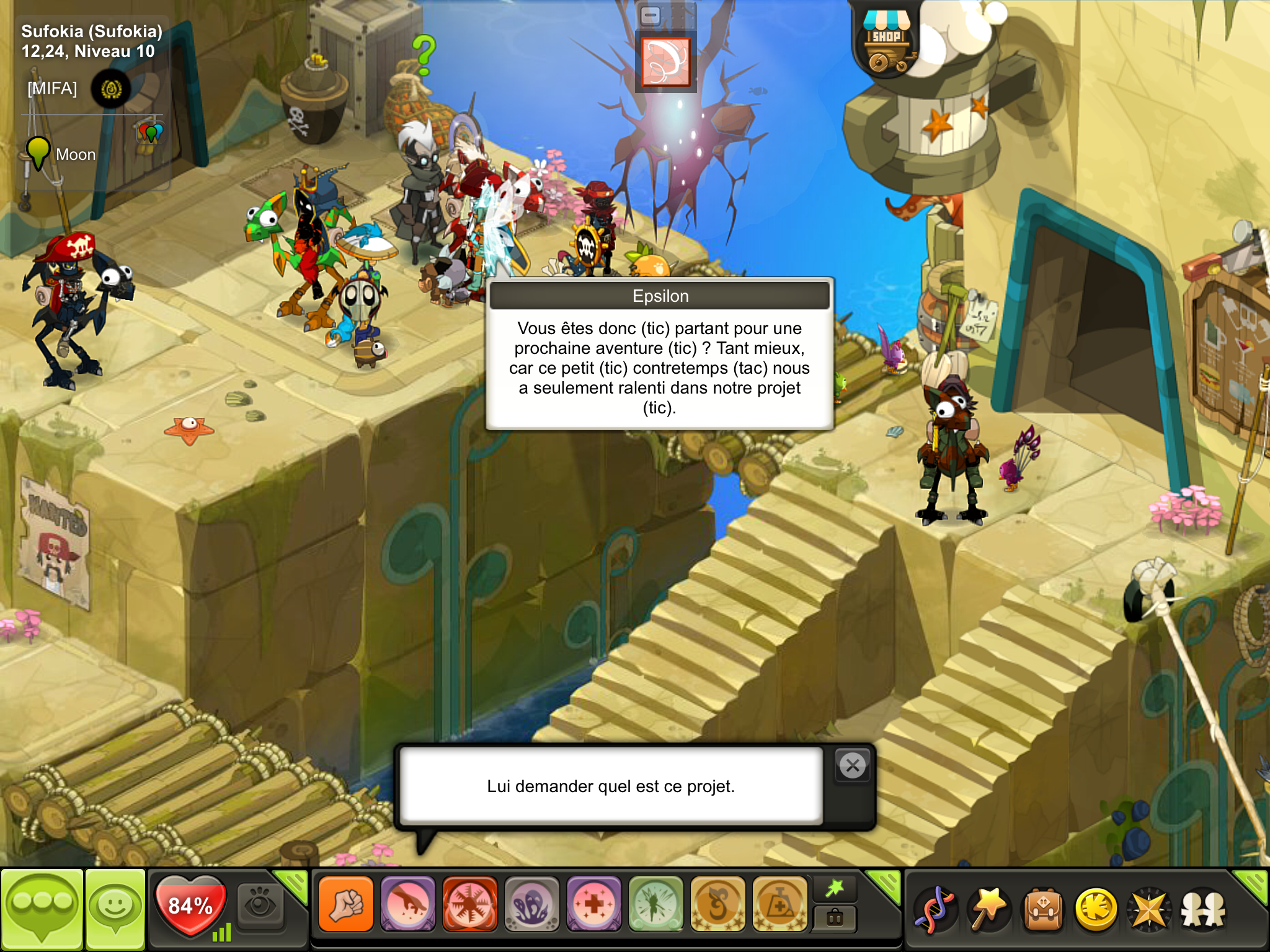Screen dimensions: 1270x952
Task: Open the star wand spells menu
Action: tap(988, 910)
